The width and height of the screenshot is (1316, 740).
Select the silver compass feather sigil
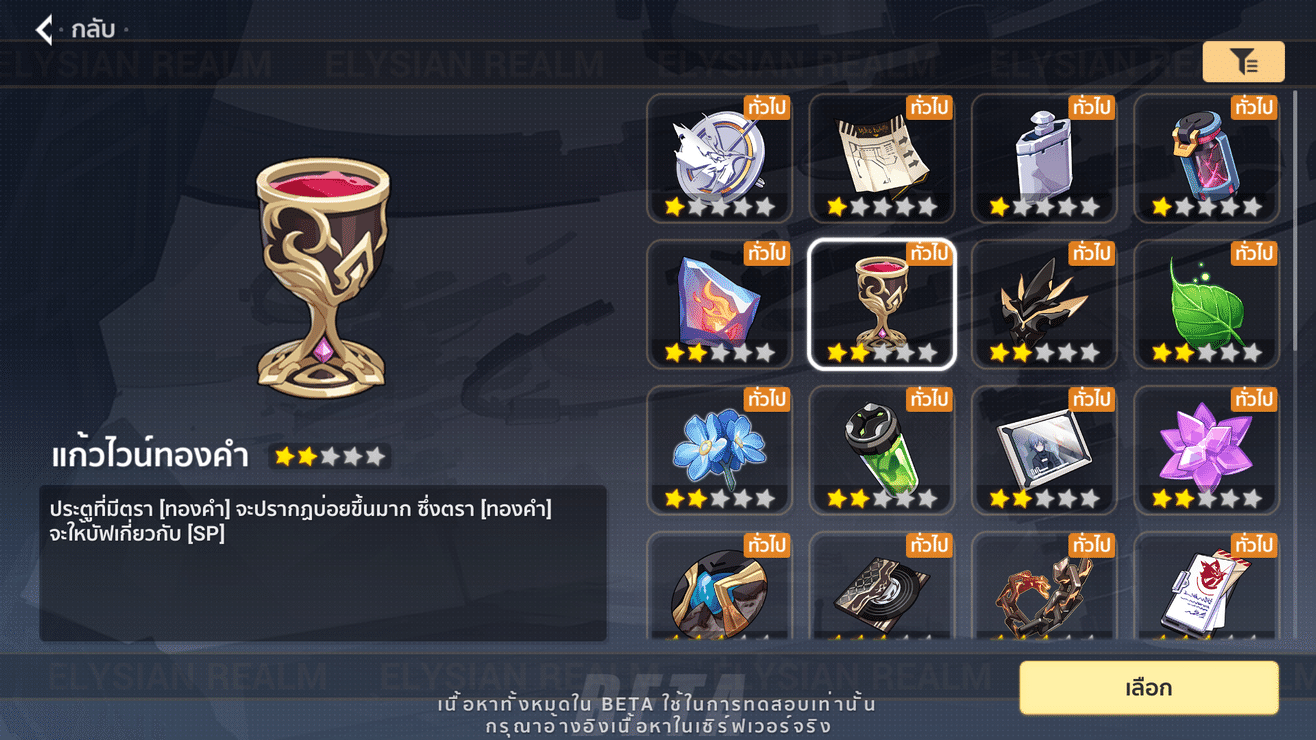point(720,158)
